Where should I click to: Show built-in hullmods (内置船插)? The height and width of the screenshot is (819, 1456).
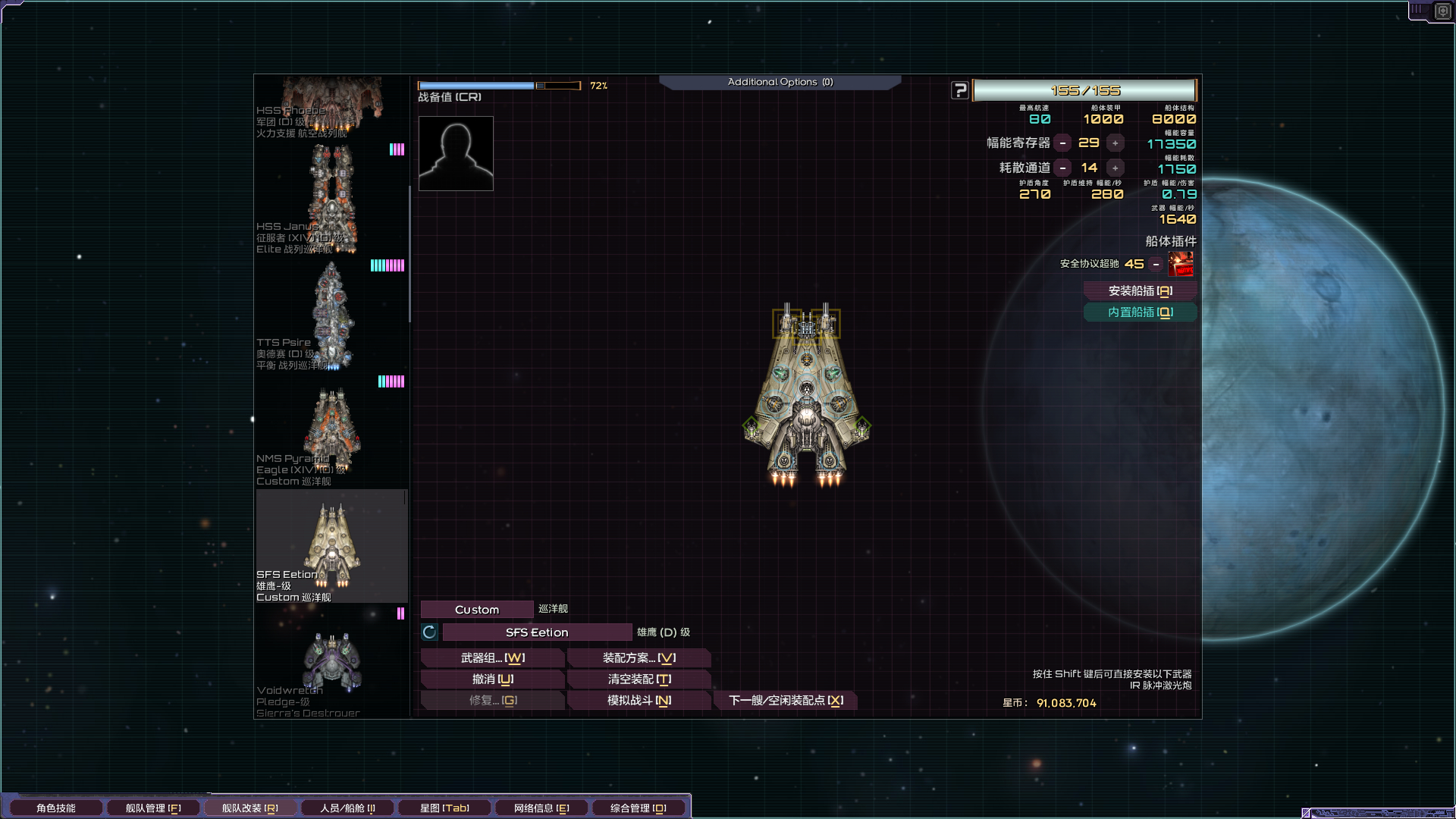click(1140, 312)
